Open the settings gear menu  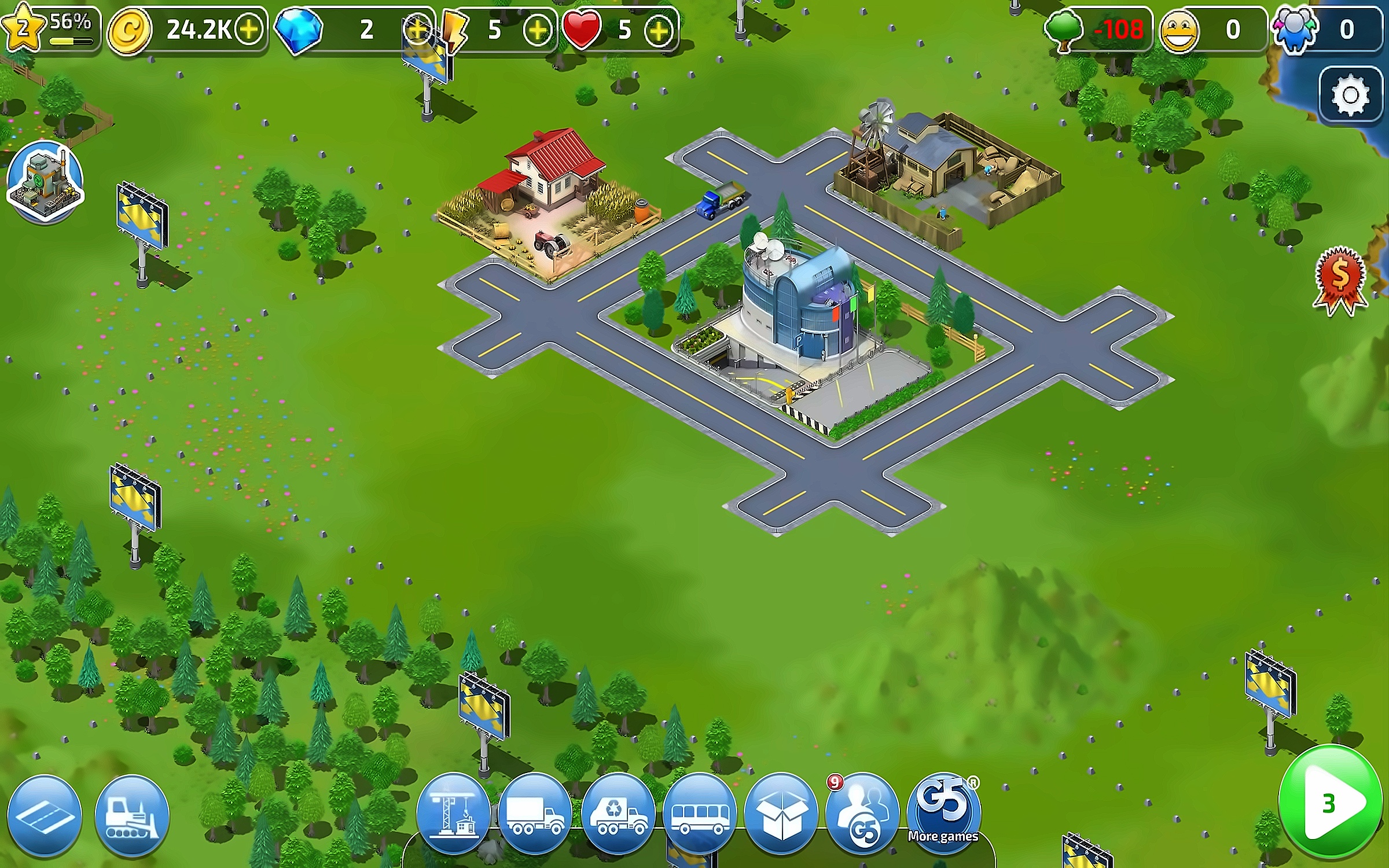pos(1350,95)
